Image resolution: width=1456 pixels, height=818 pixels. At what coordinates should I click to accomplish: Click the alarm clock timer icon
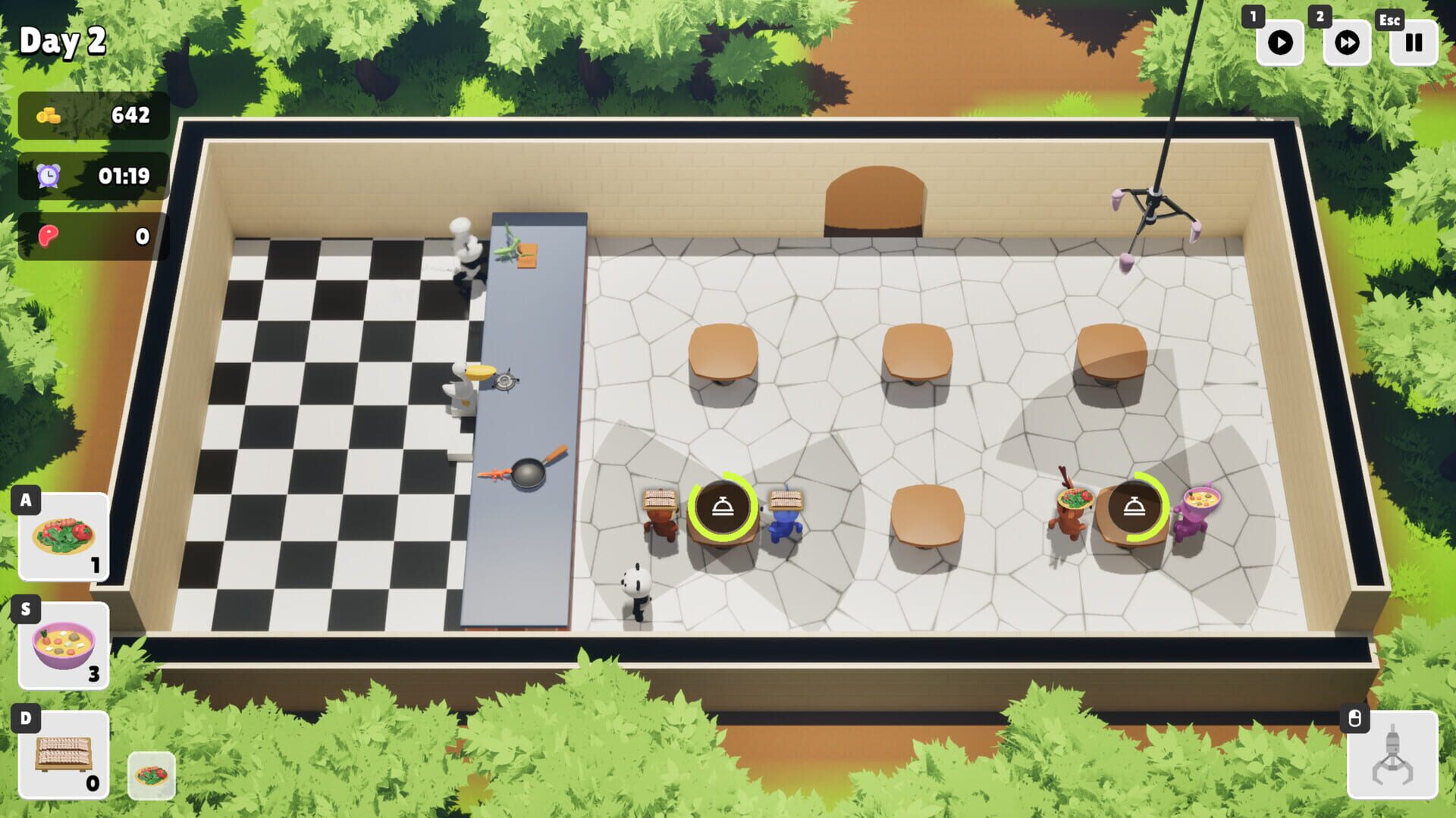48,176
